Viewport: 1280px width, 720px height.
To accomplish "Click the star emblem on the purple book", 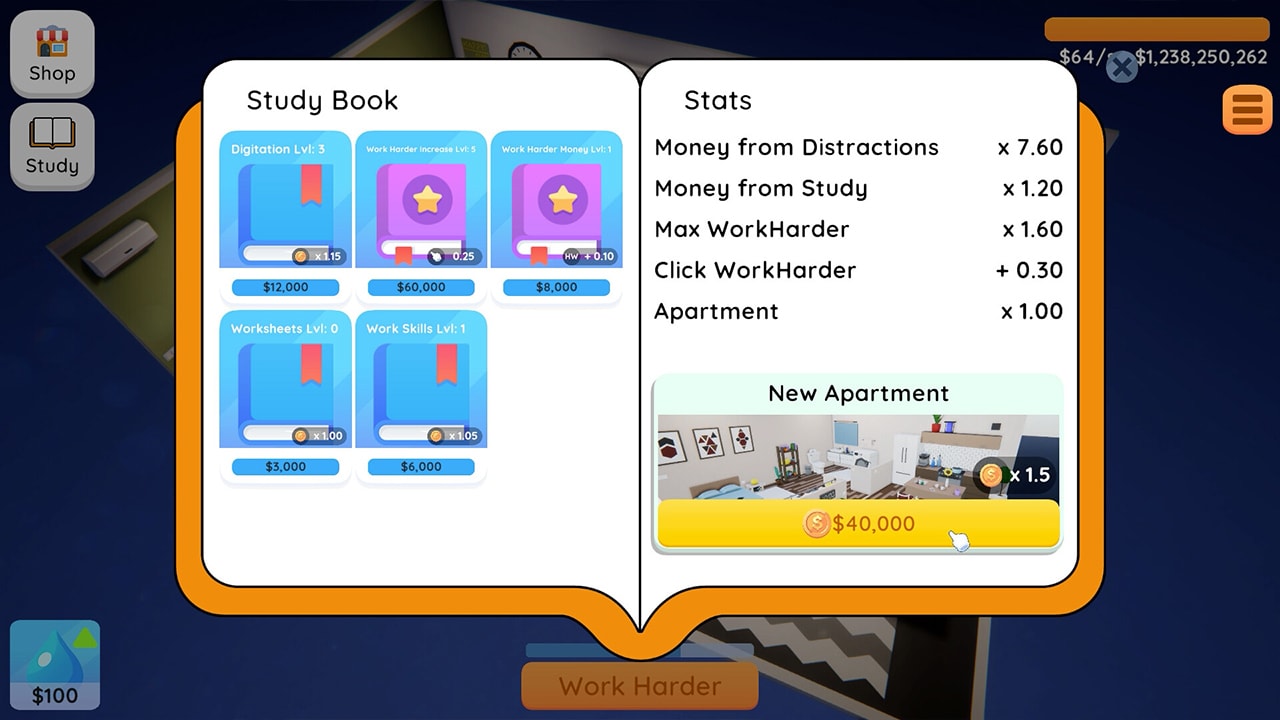I will 428,199.
